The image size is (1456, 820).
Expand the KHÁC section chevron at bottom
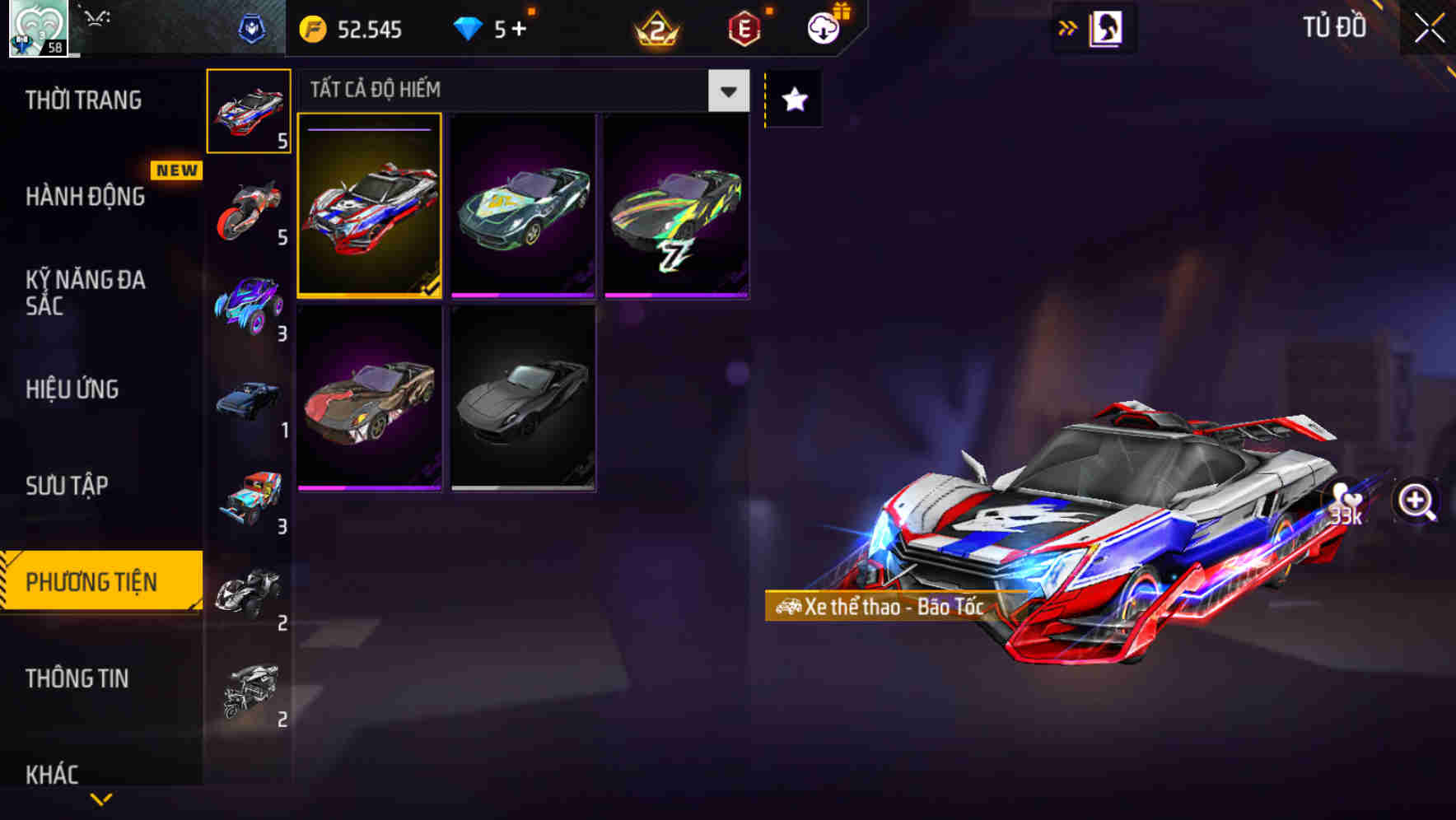point(101,798)
